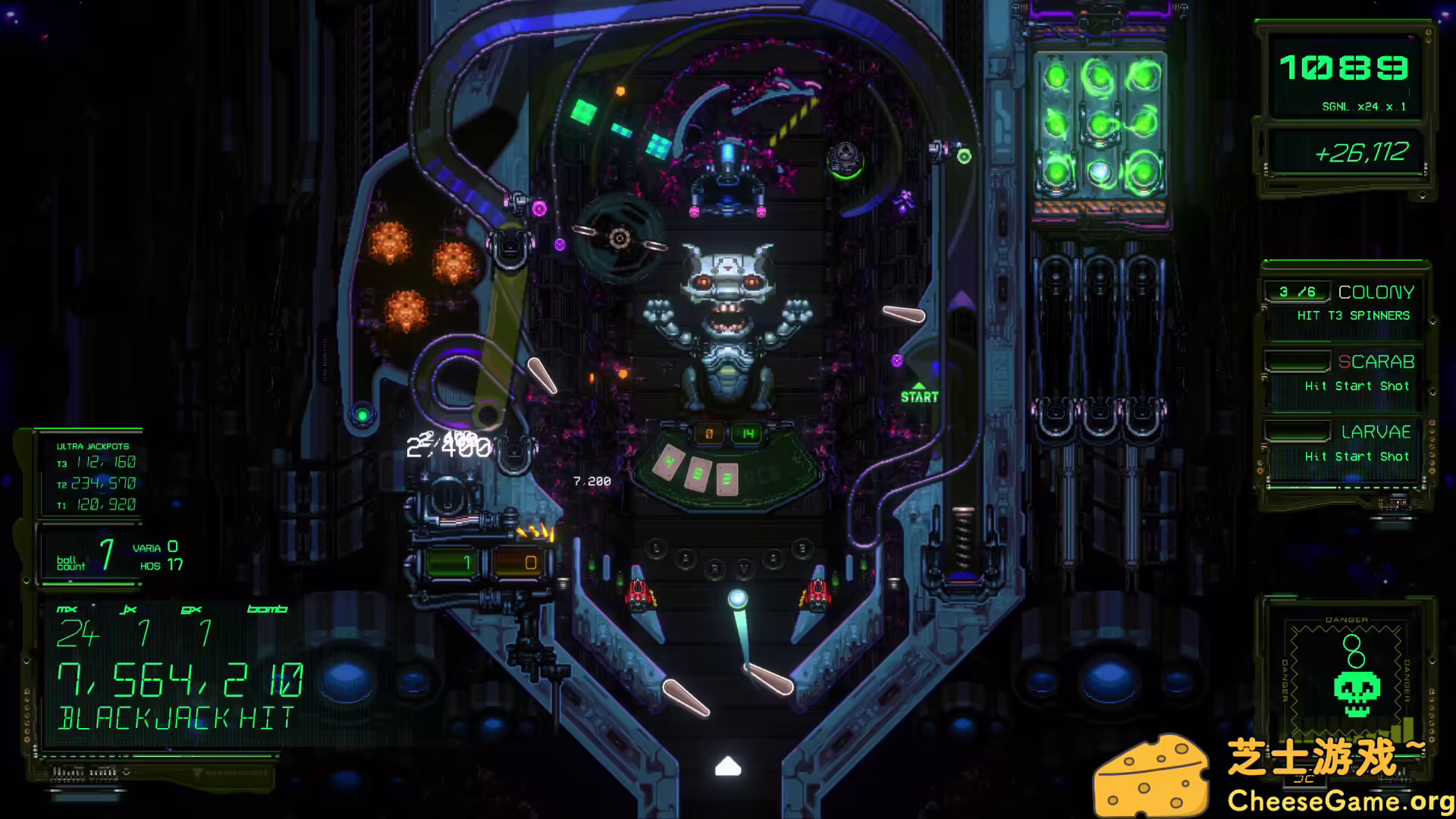This screenshot has width=1456, height=819.
Task: Toggle the center white-lit orb in the grid
Action: point(1100,172)
